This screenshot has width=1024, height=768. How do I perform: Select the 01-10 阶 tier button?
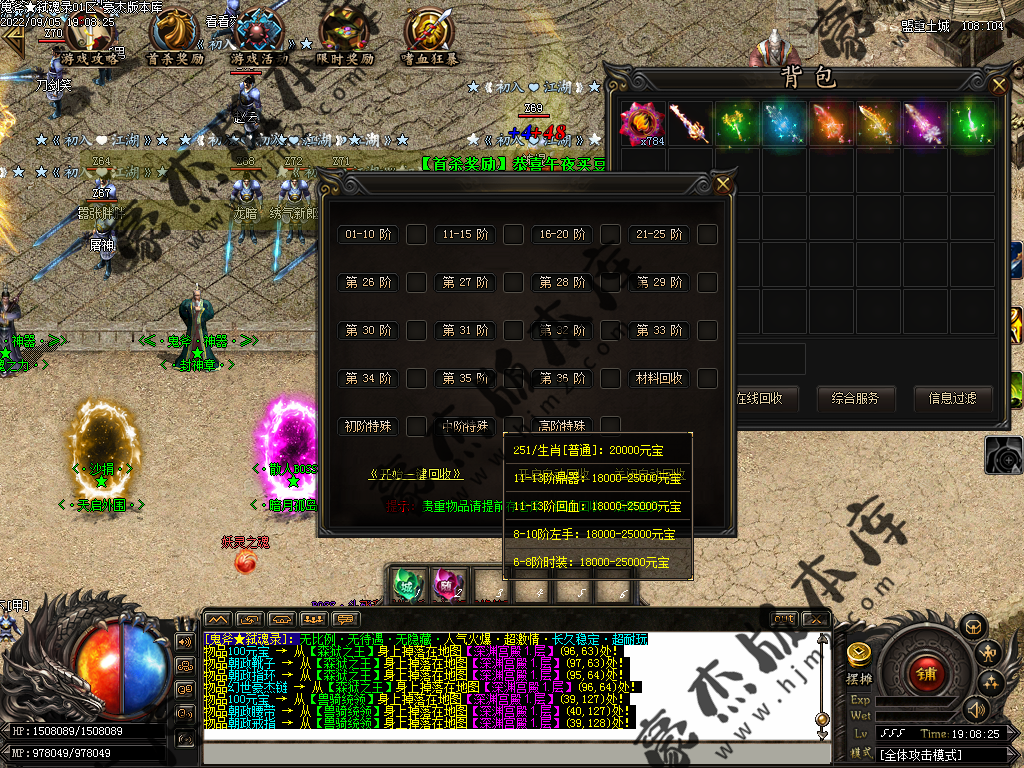[x=368, y=235]
